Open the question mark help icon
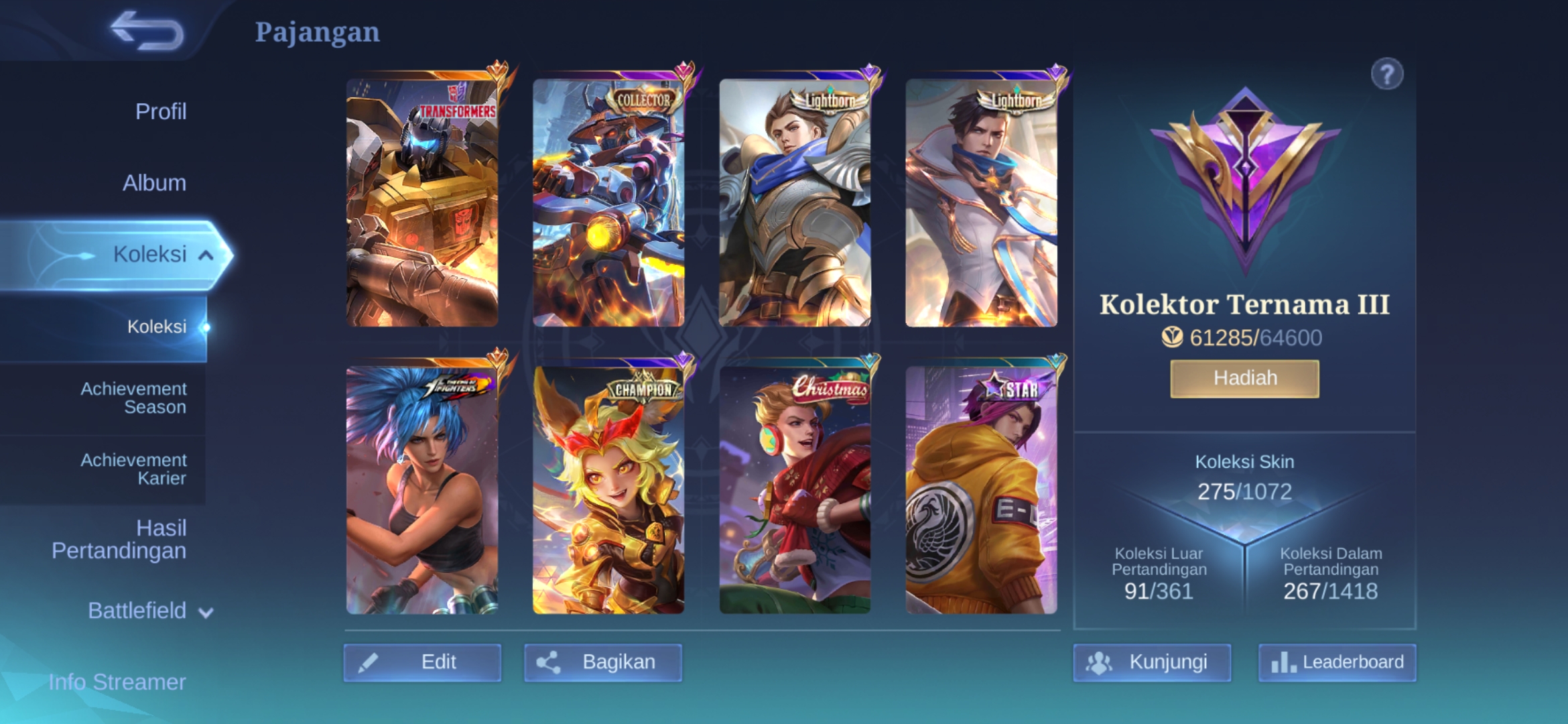Image resolution: width=1568 pixels, height=724 pixels. [x=1386, y=74]
